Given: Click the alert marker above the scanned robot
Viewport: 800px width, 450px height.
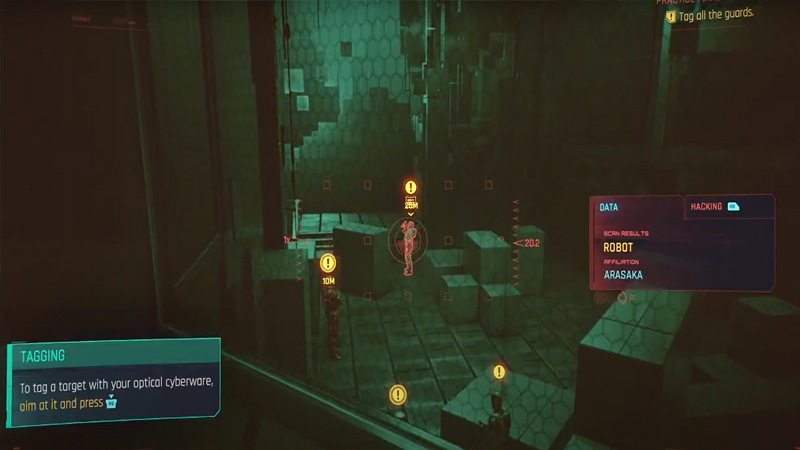Looking at the screenshot, I should point(410,187).
